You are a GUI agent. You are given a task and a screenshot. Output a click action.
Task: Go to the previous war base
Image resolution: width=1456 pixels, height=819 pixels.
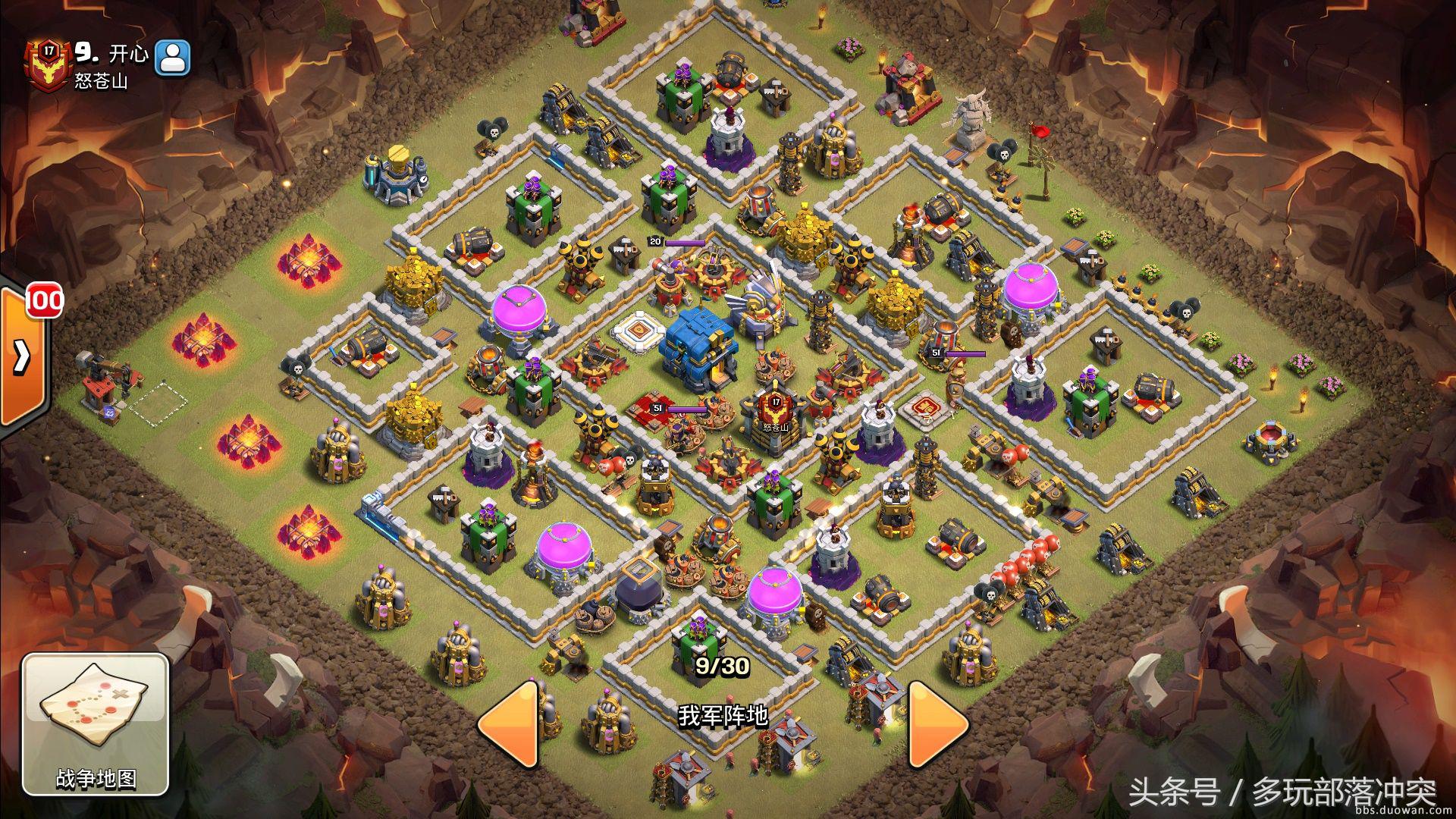coord(510,725)
